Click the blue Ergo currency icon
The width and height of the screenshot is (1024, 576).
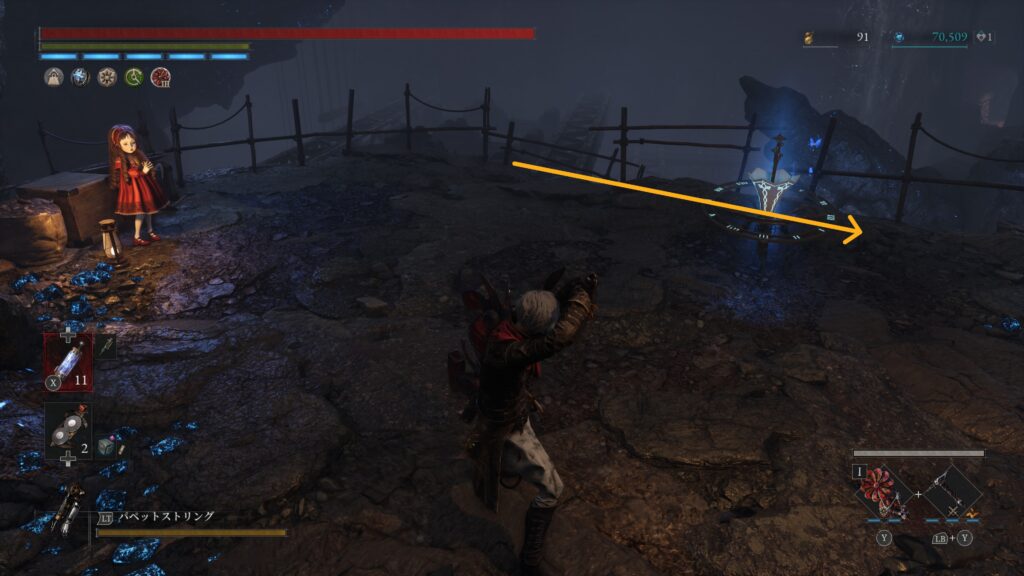(x=899, y=38)
